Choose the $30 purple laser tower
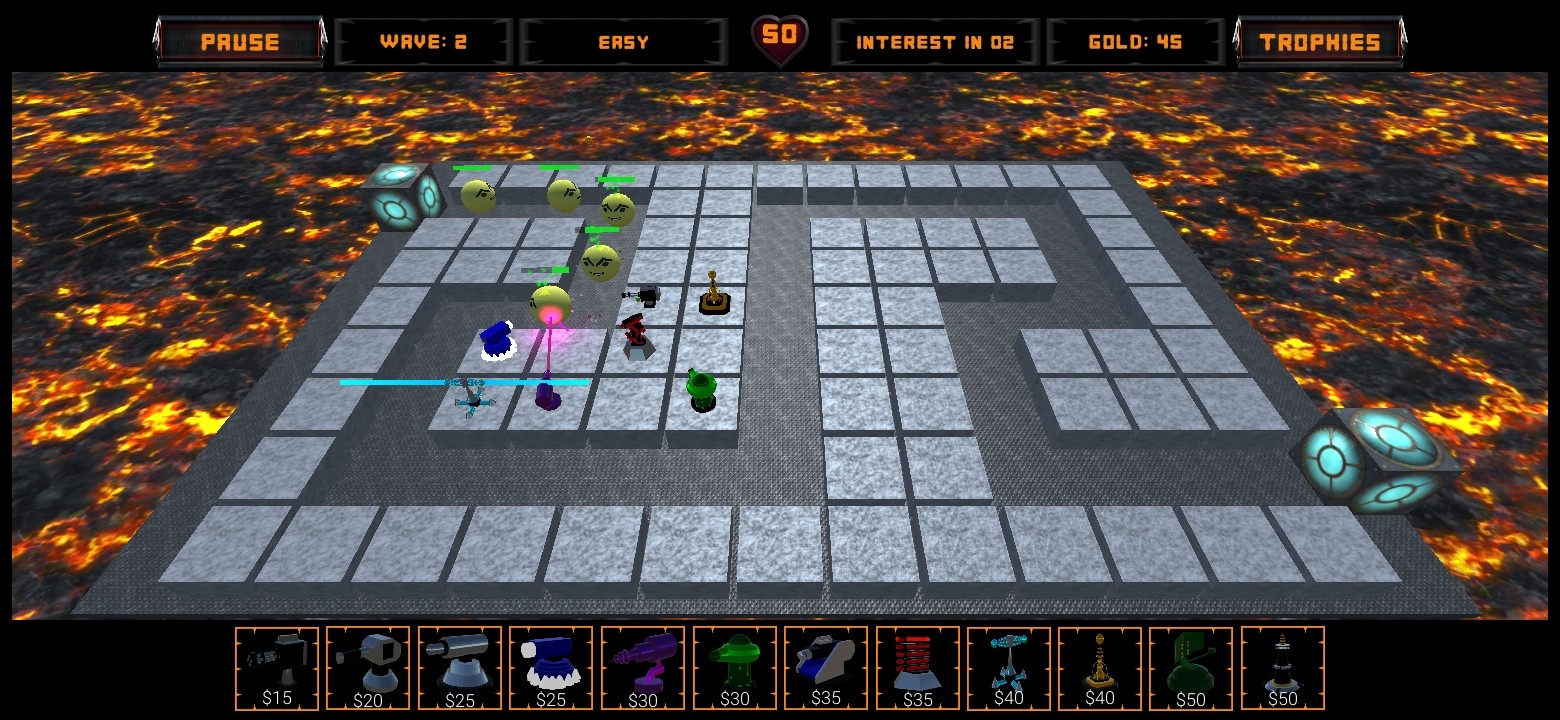The image size is (1560, 720). (x=643, y=668)
